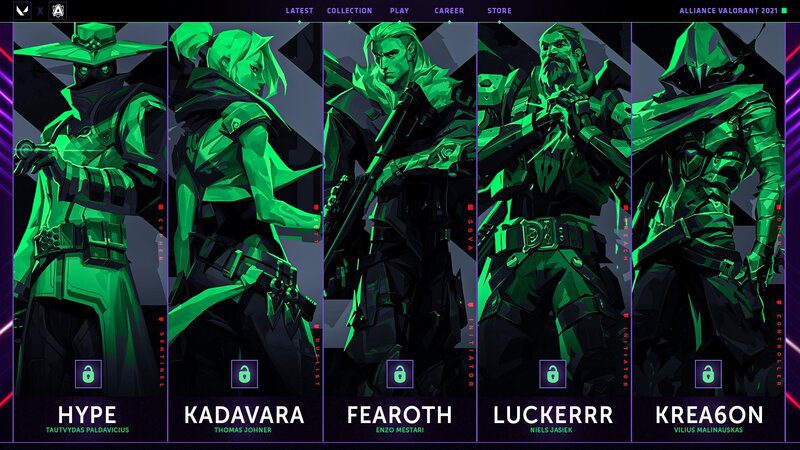Switch to the Collection tab

pos(349,11)
